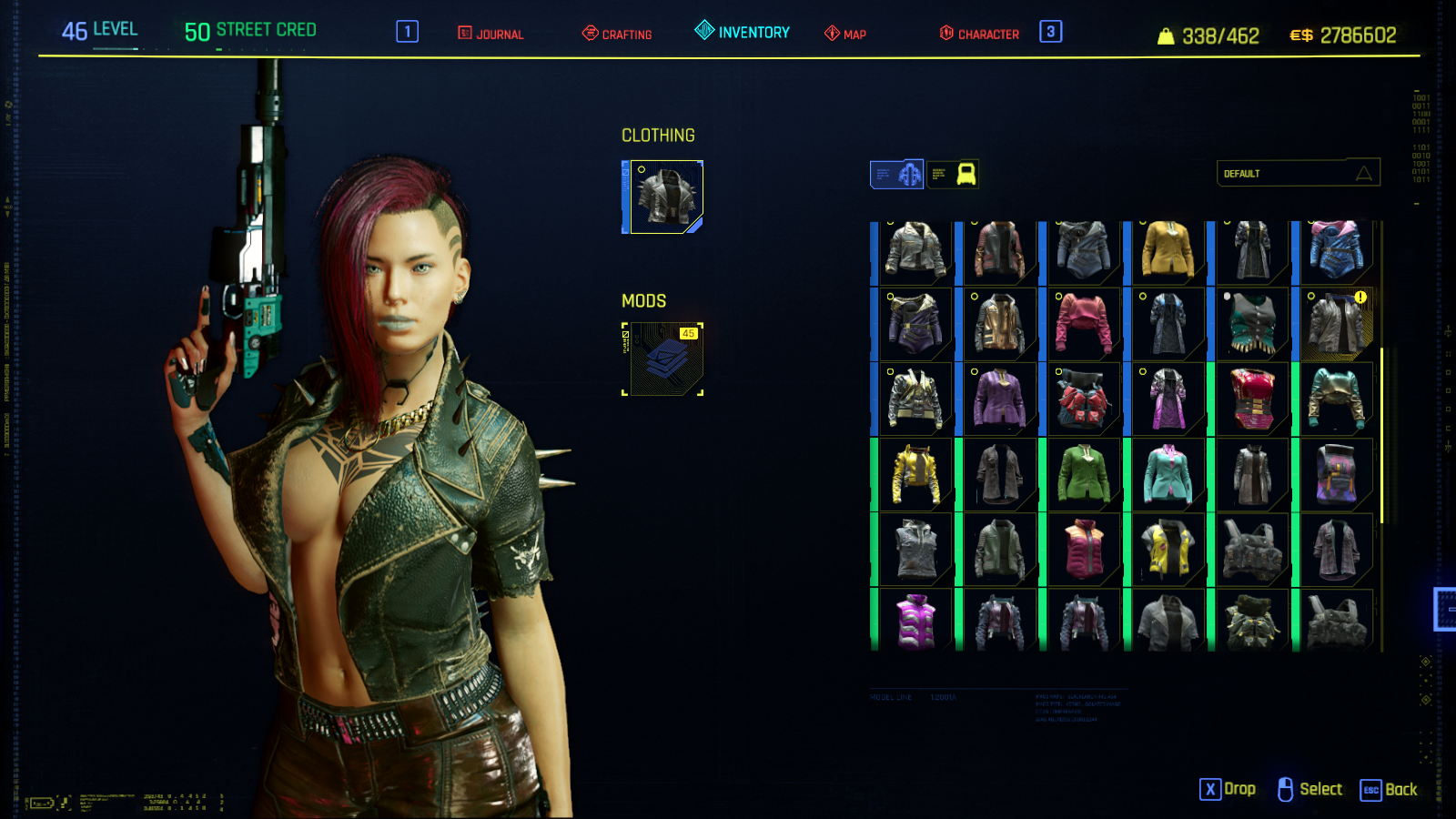Click the Drop button
The image size is (1456, 819).
pyautogui.click(x=1228, y=790)
